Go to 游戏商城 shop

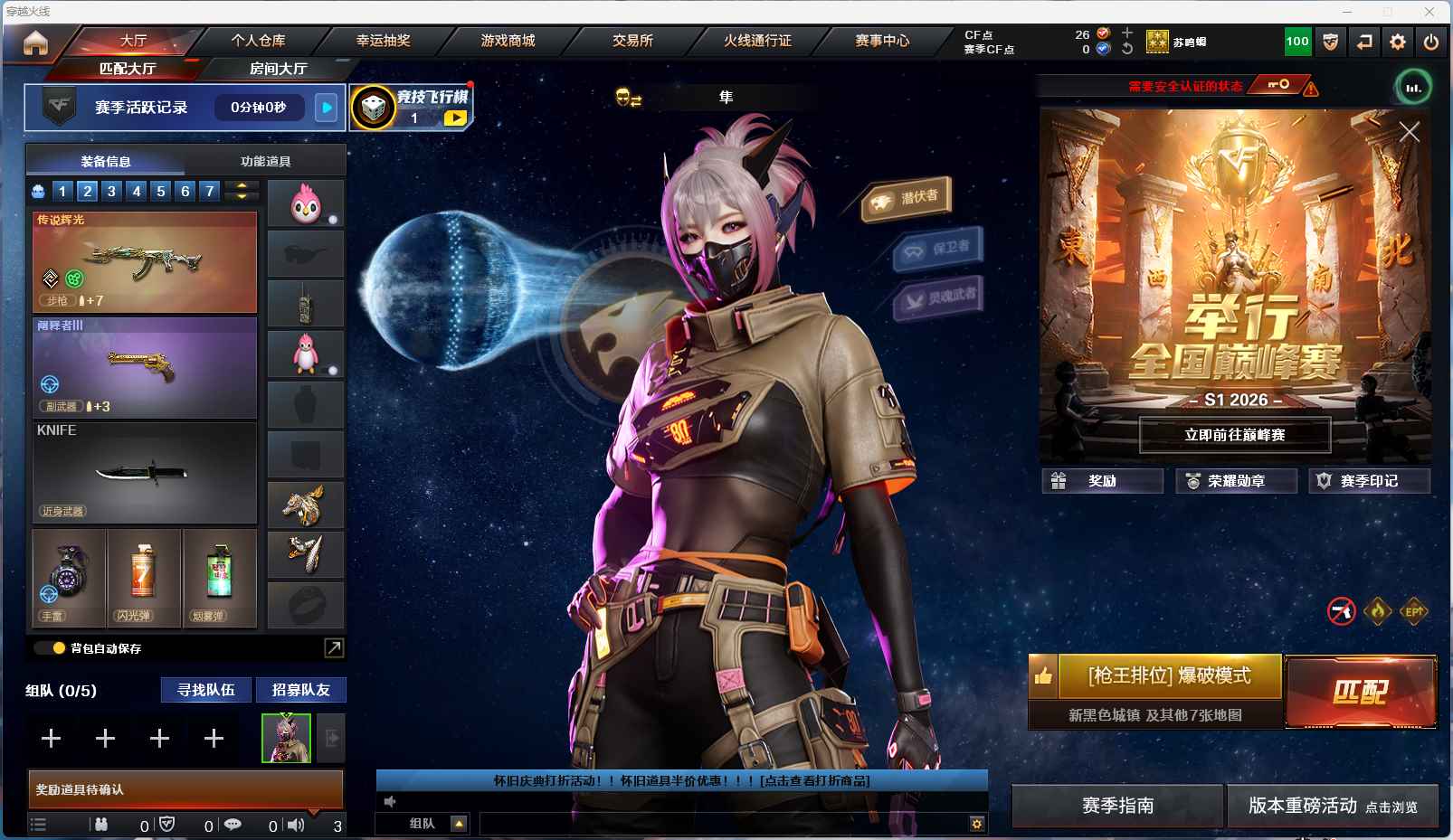pyautogui.click(x=508, y=41)
